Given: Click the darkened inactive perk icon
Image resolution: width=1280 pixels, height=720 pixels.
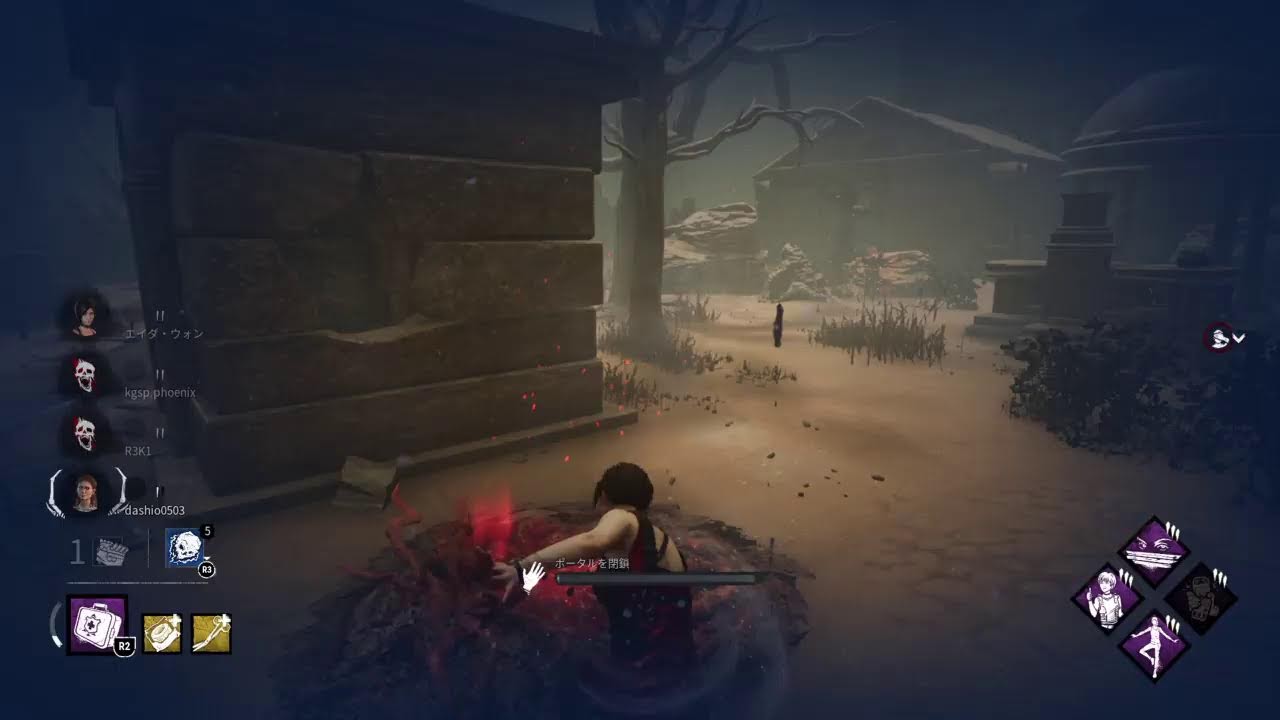Looking at the screenshot, I should click(1200, 598).
